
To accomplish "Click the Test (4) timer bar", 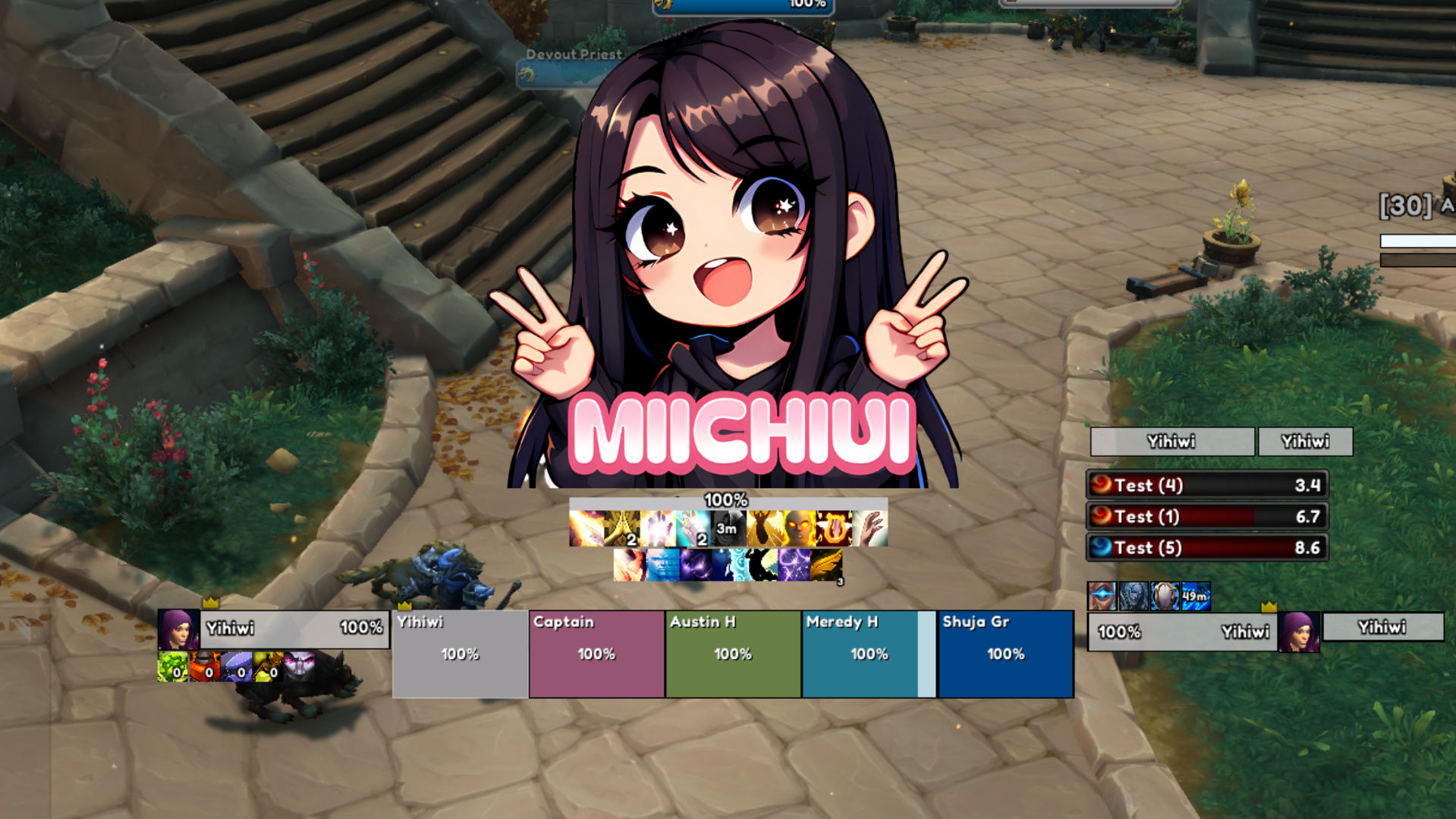I will 1206,485.
